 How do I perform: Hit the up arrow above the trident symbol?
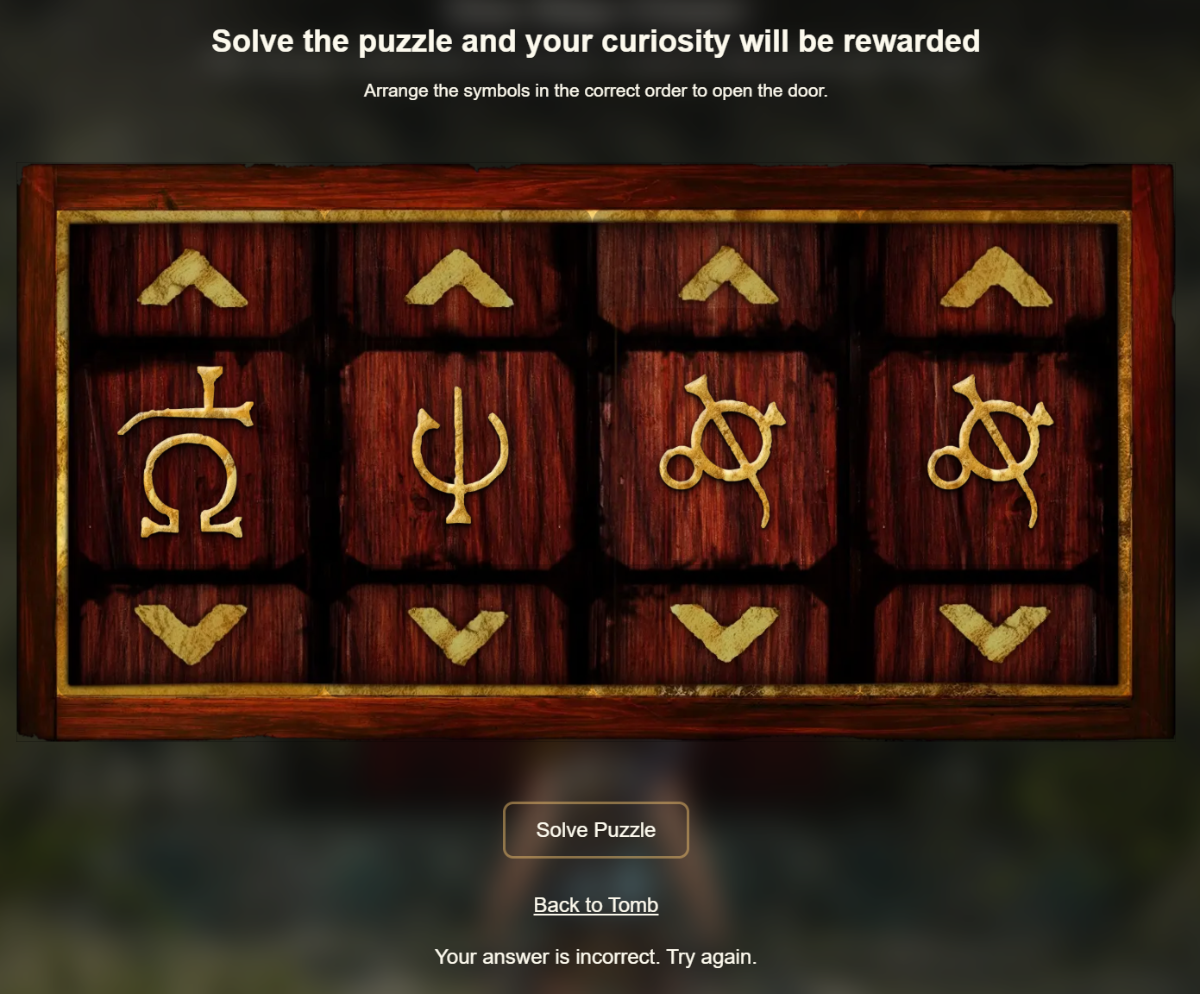(x=458, y=279)
